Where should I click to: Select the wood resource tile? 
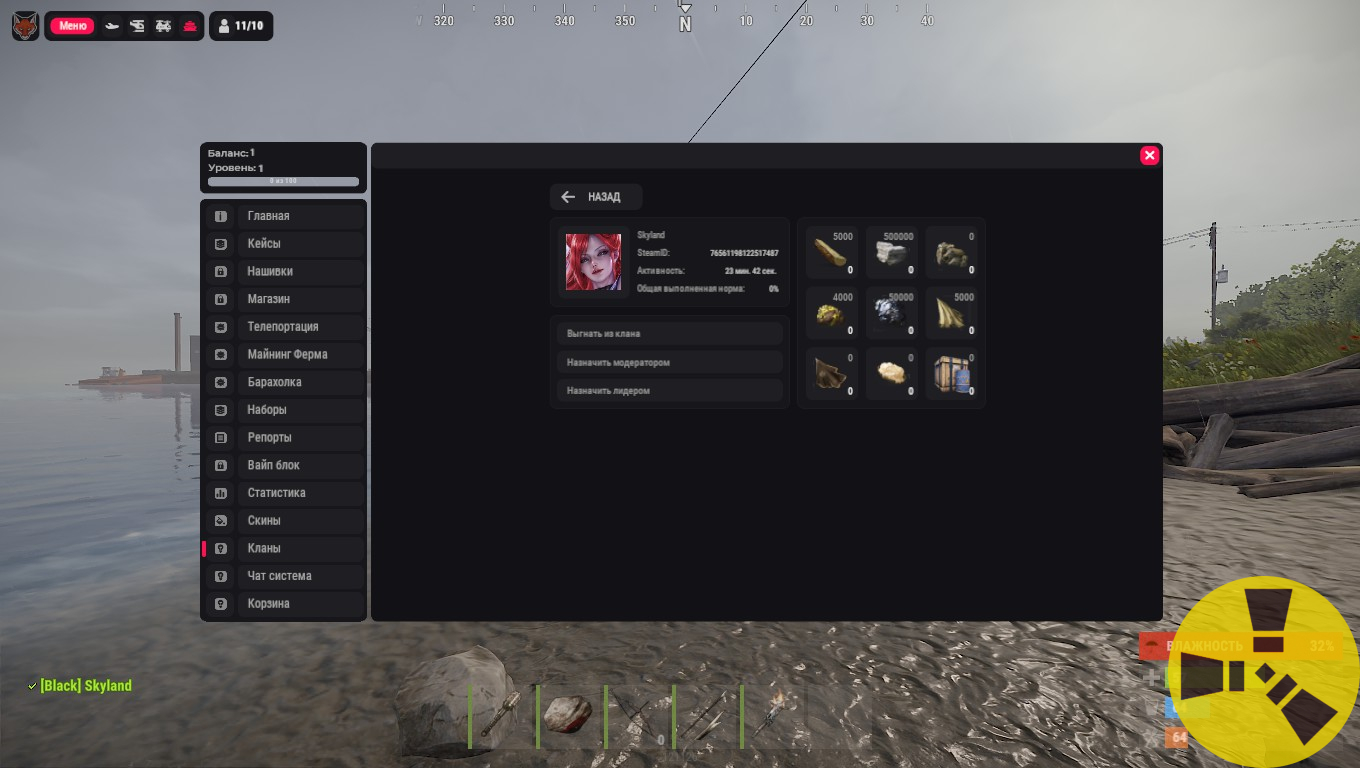(x=831, y=253)
